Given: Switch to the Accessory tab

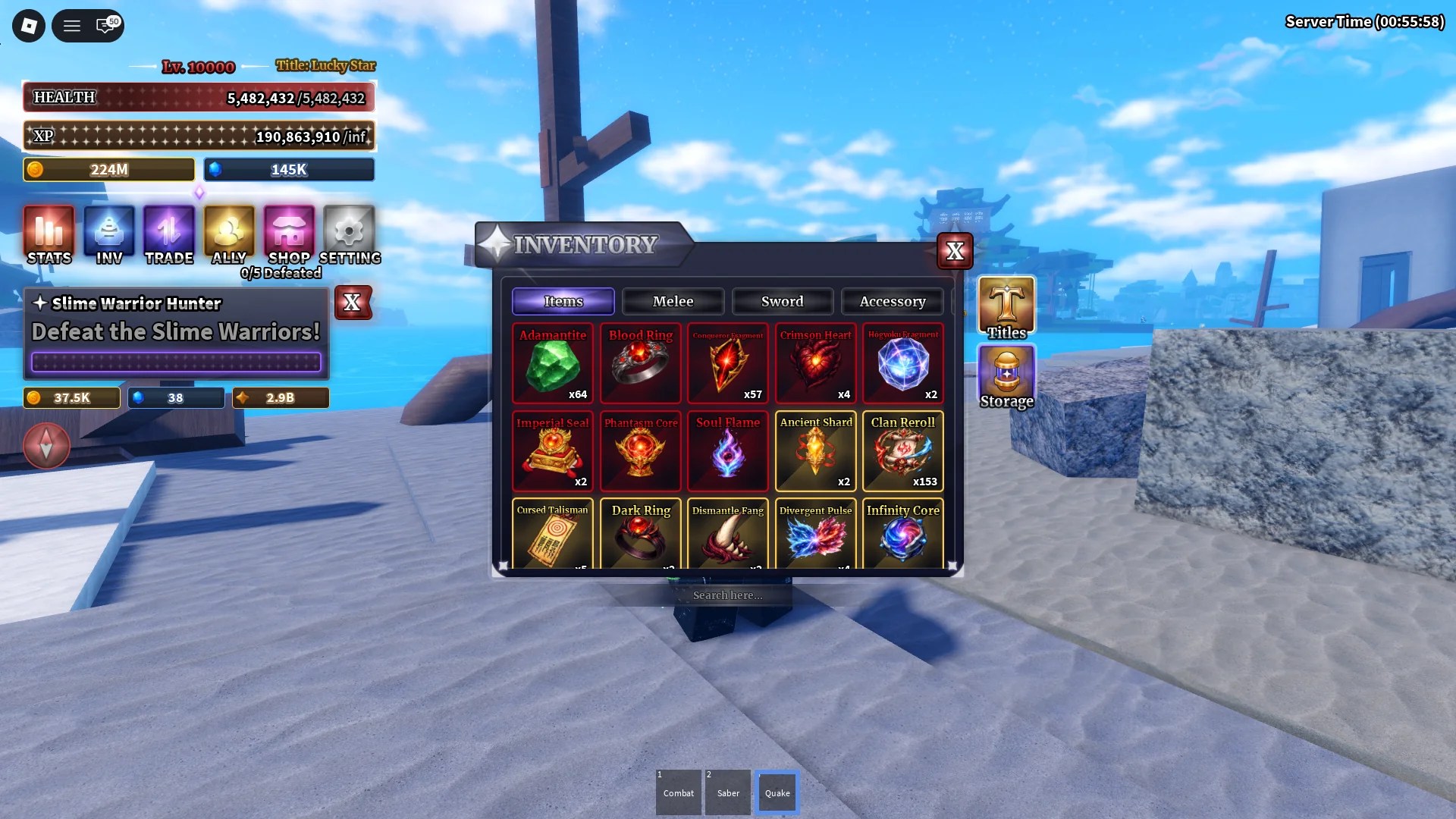Looking at the screenshot, I should [893, 301].
